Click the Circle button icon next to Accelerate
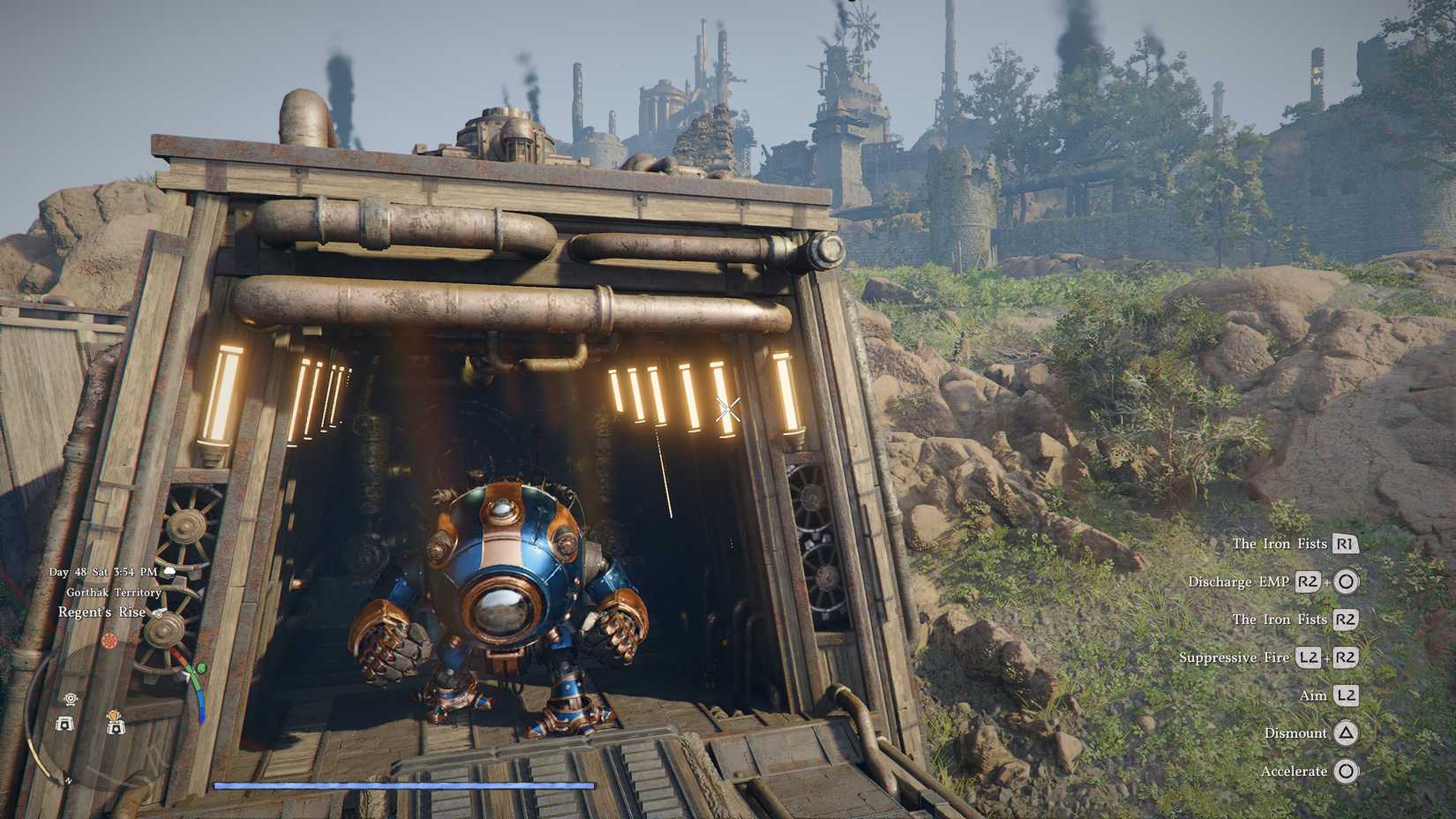Screen dimensions: 1456x819 coord(1347,770)
